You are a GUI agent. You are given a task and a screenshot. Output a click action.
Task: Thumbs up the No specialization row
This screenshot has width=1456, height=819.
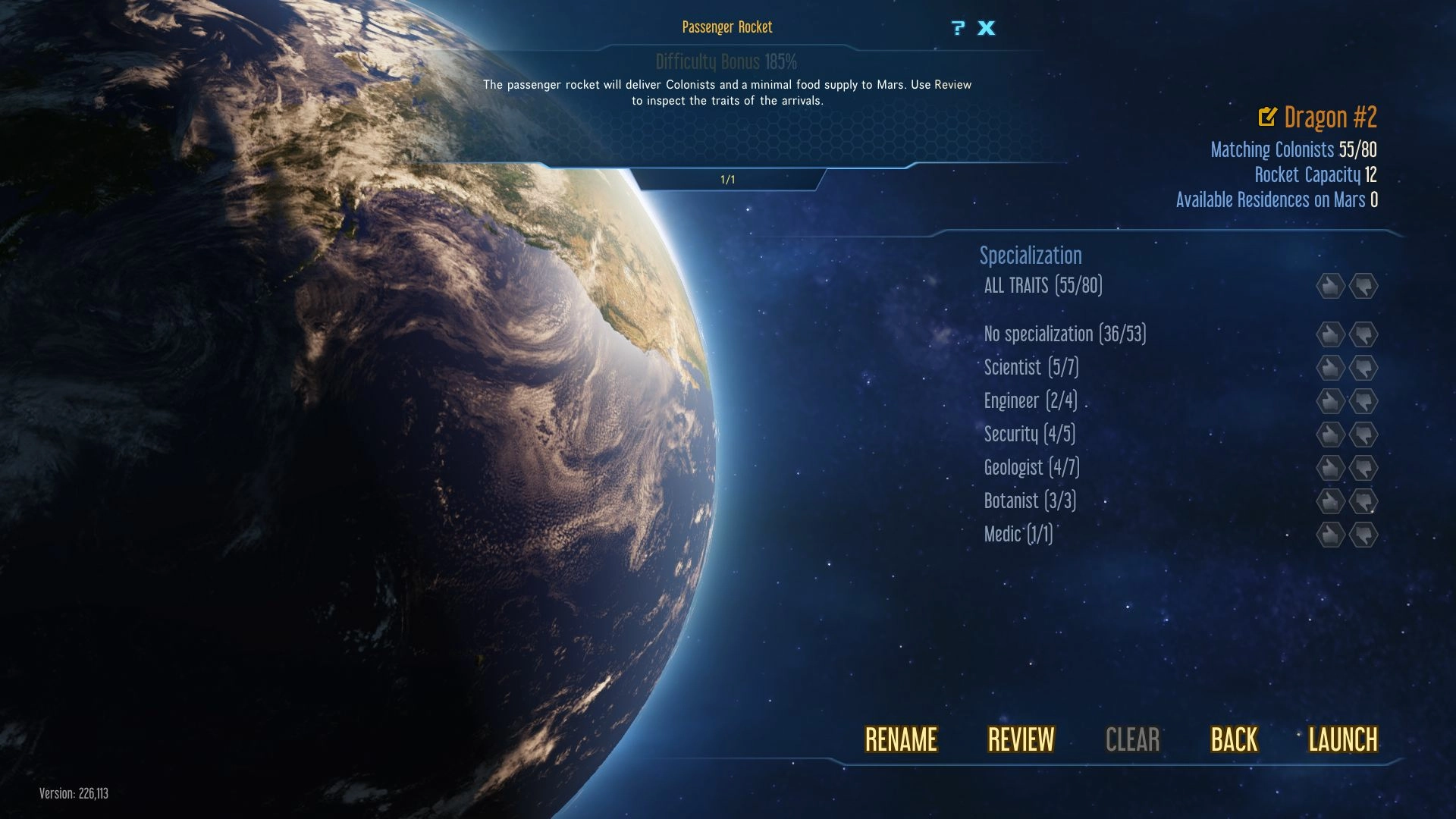click(x=1330, y=334)
